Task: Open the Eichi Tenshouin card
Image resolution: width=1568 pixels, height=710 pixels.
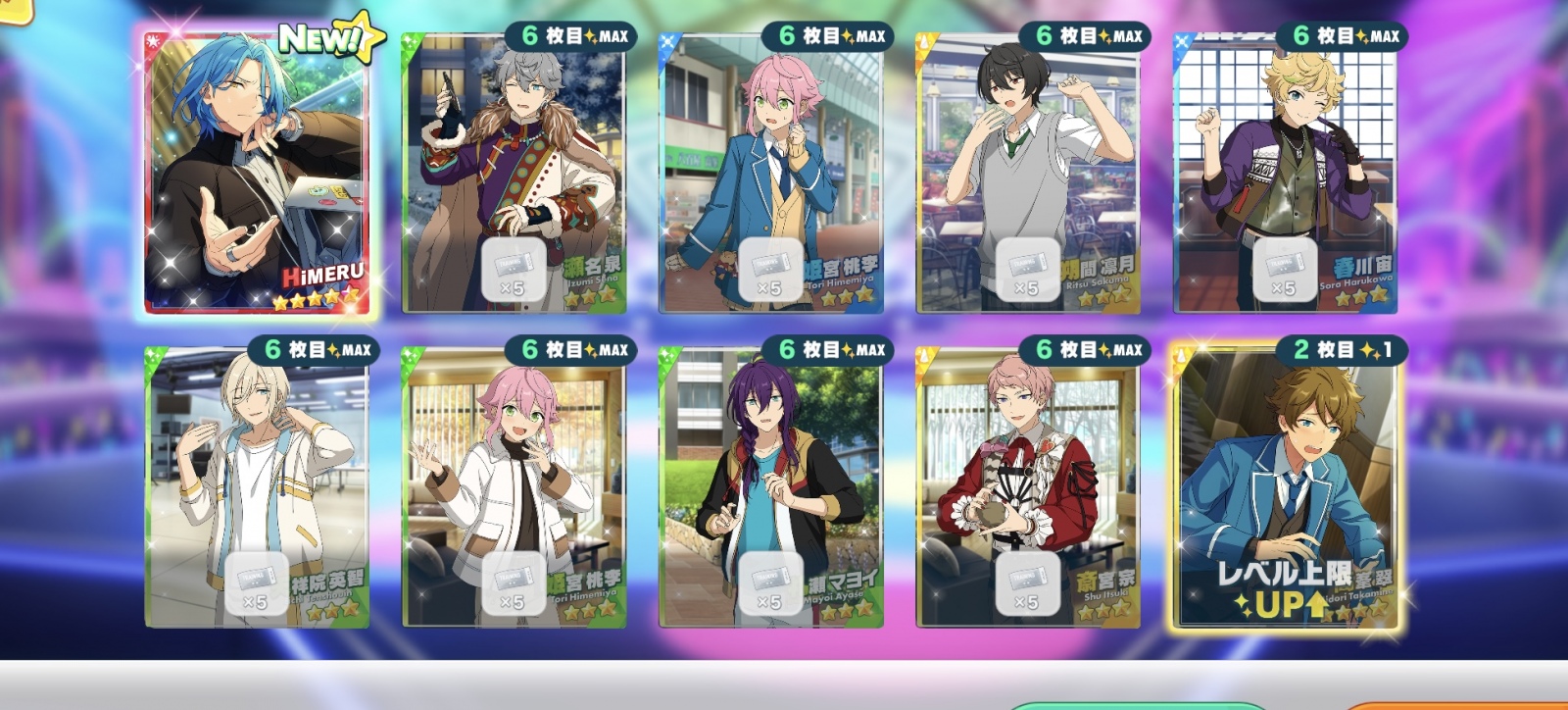Action: pyautogui.click(x=257, y=485)
